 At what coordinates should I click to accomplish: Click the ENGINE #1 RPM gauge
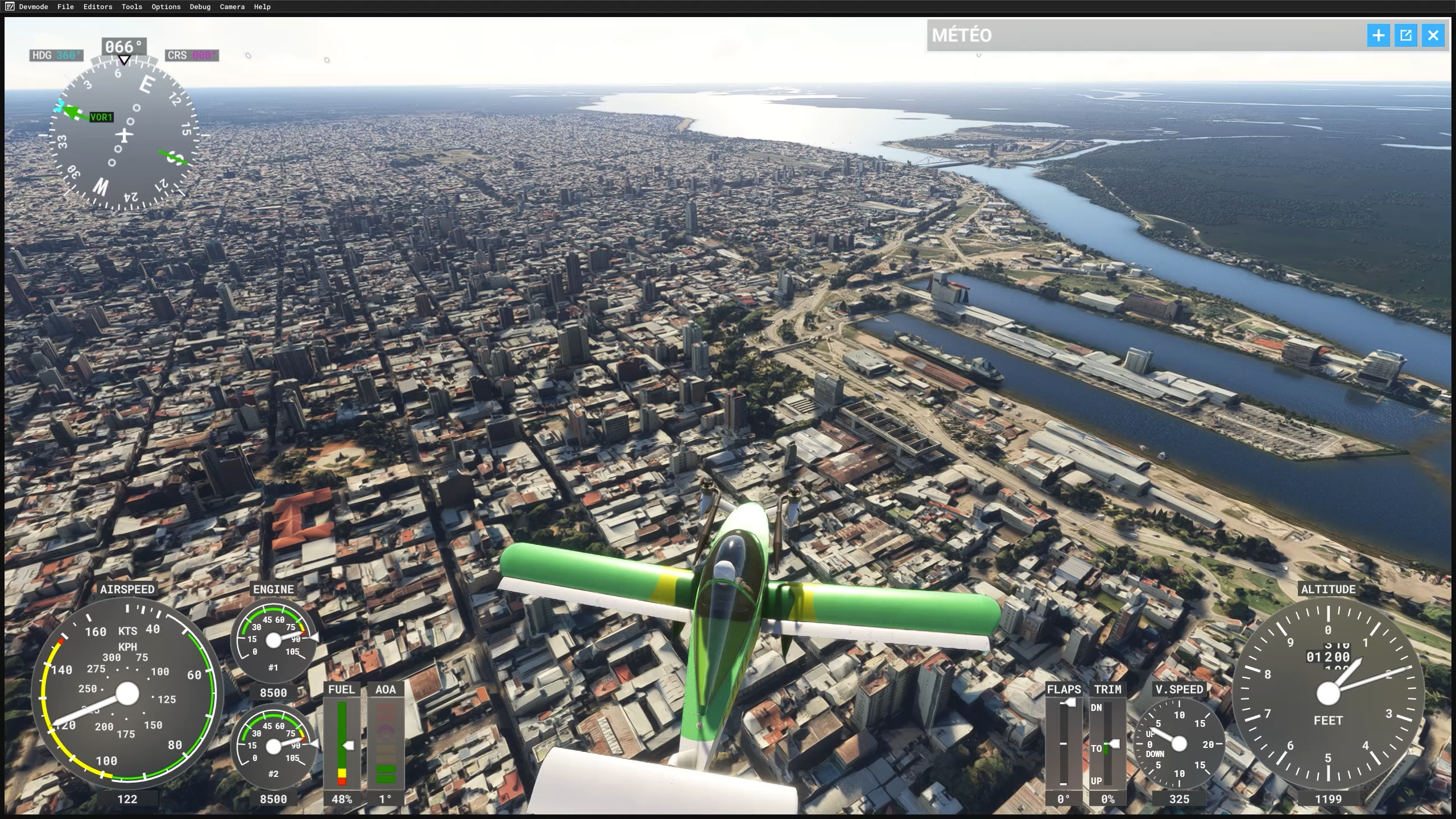click(275, 639)
